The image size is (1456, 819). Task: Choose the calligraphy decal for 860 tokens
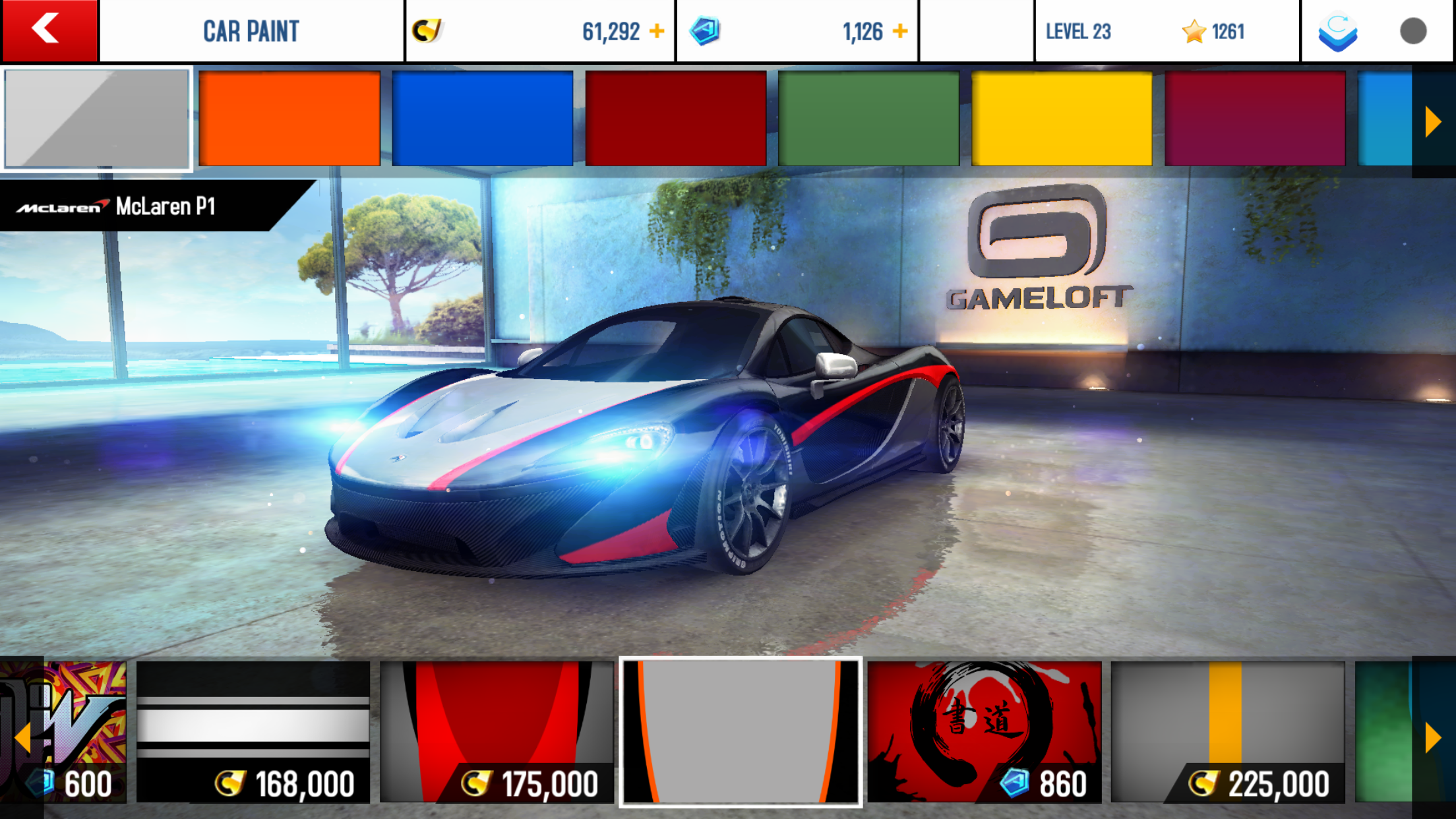(984, 732)
